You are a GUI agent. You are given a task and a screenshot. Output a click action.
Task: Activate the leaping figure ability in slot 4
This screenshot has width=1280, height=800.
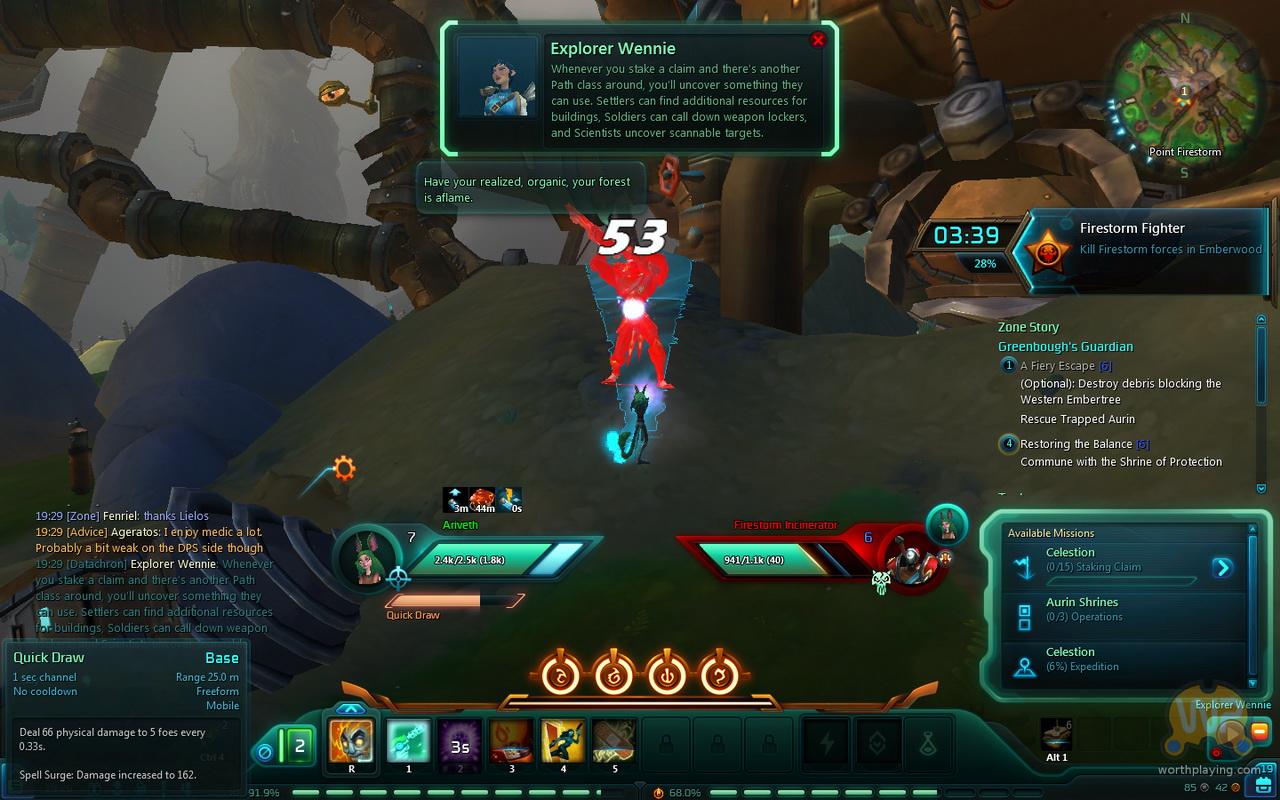pyautogui.click(x=563, y=742)
